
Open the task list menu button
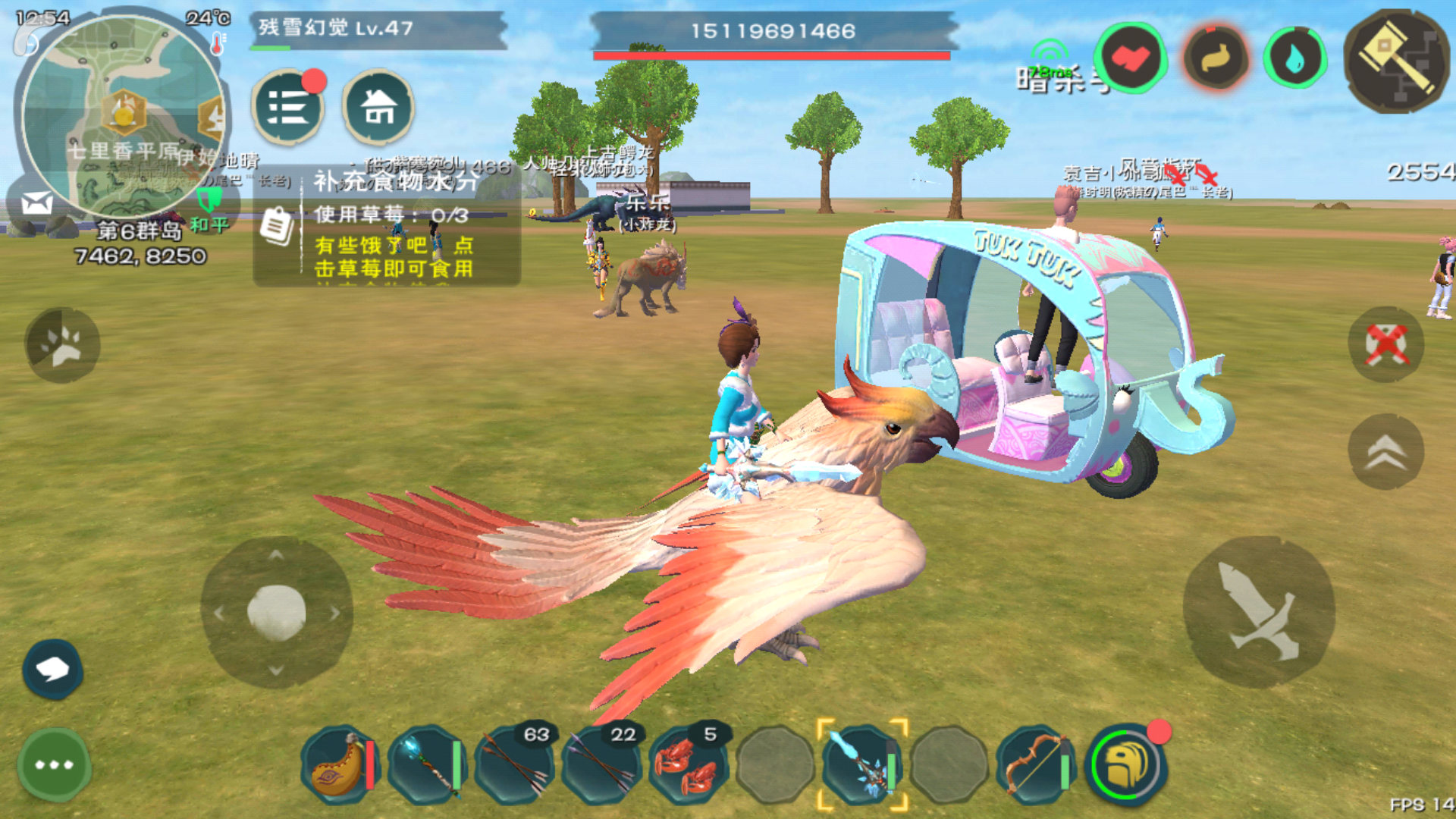pyautogui.click(x=287, y=108)
